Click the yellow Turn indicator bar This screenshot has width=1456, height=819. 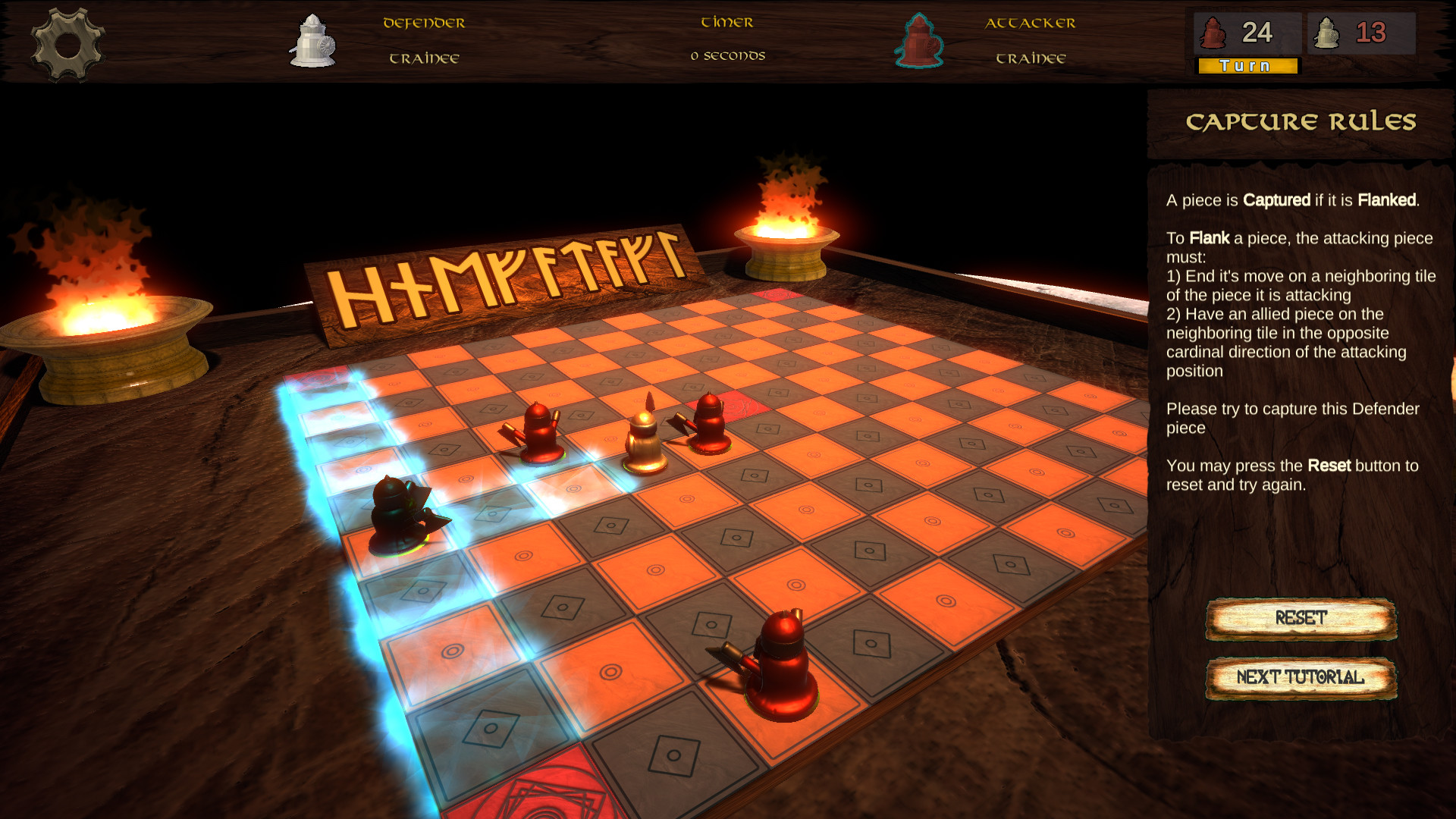point(1246,66)
